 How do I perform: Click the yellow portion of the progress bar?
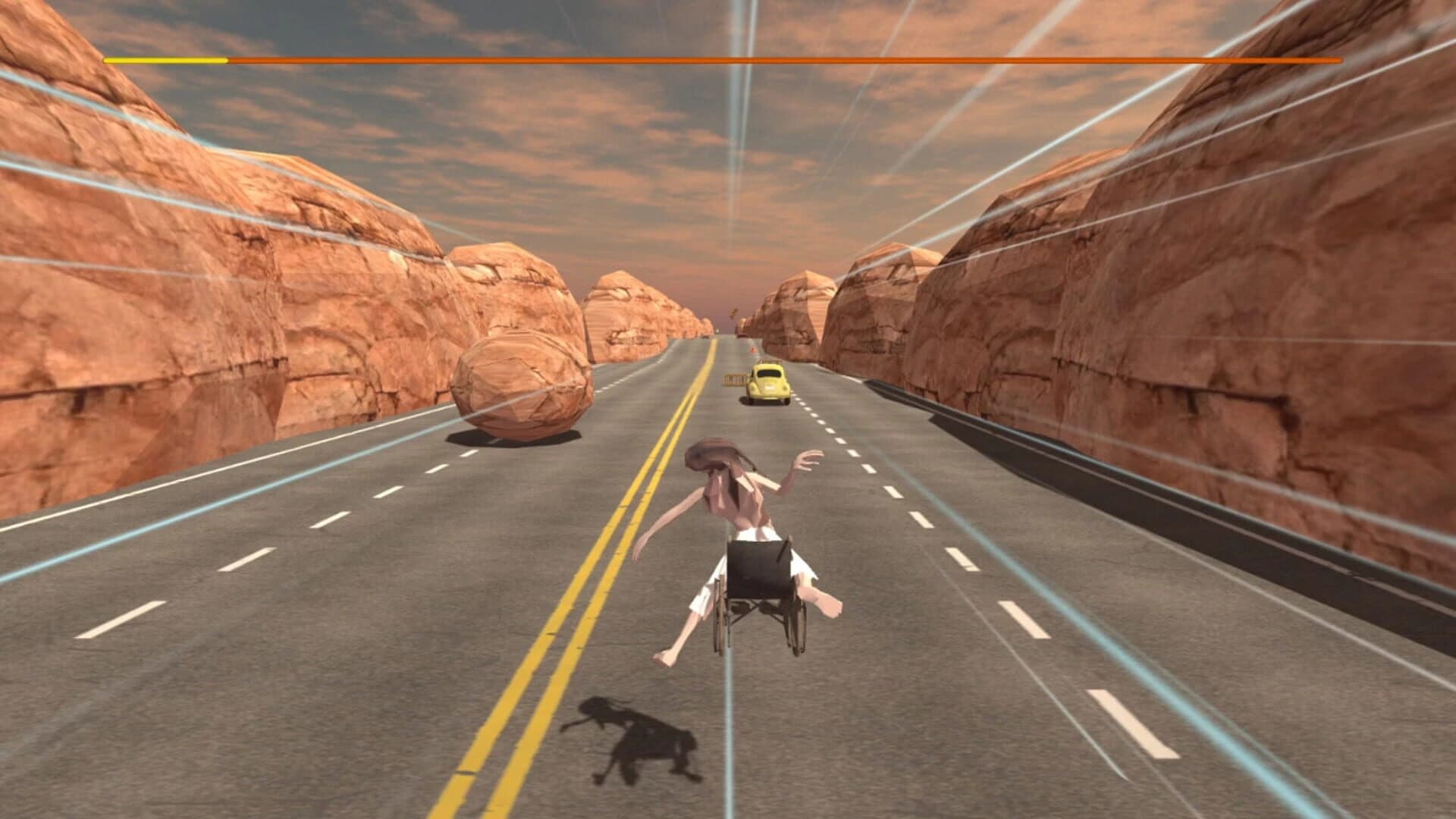pos(167,58)
